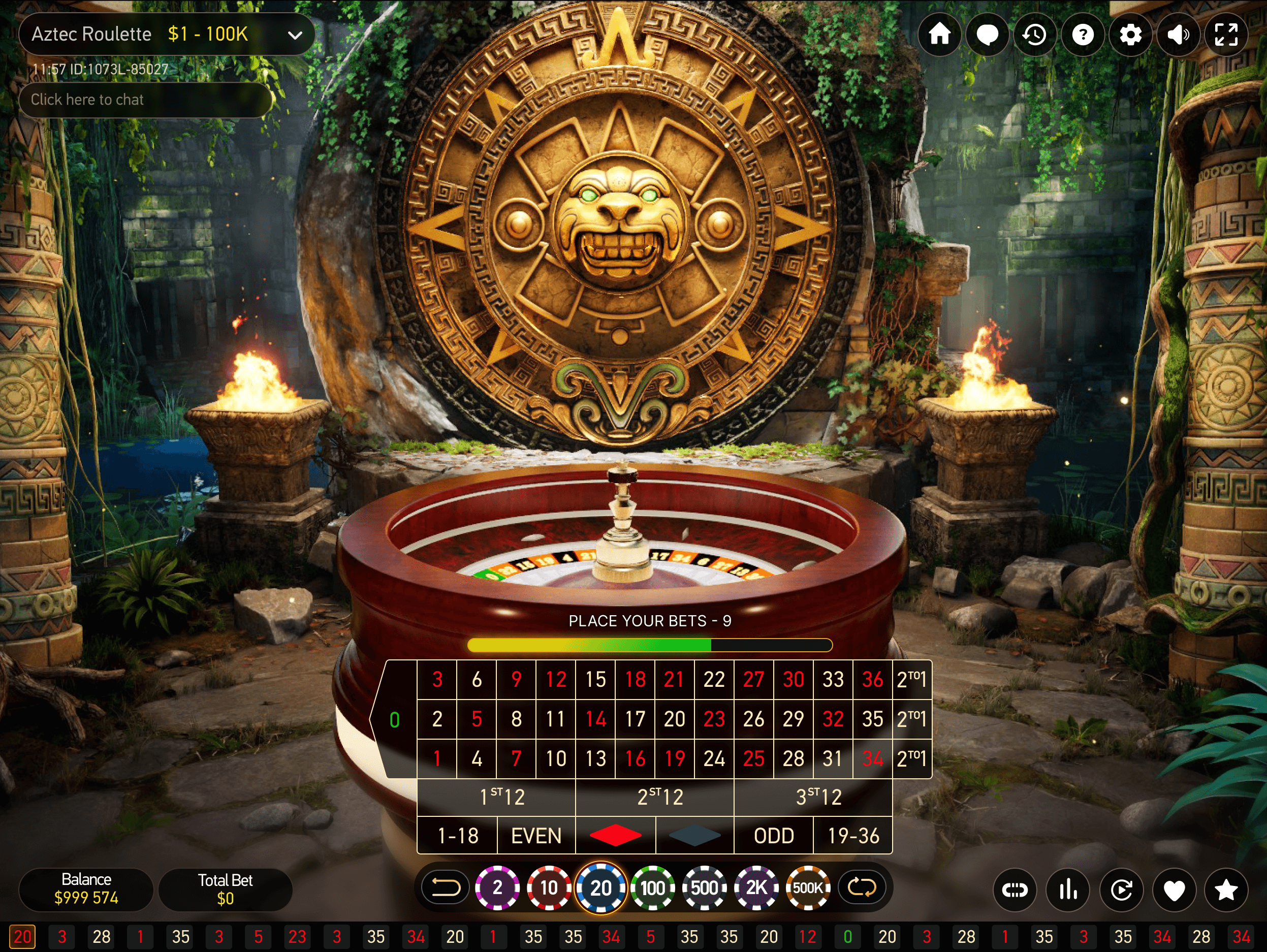Screen dimensions: 1267x952
Task: Place a bet on 2ST12 dozen
Action: point(660,797)
